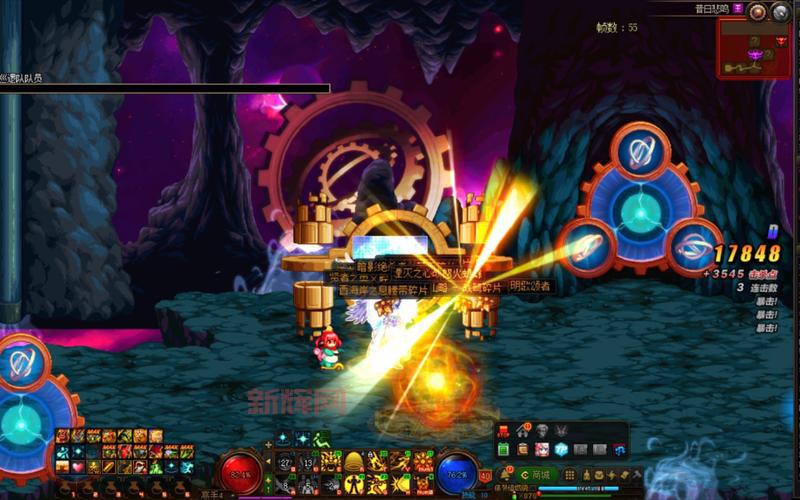Activate the skill showing cooldown 13
This screenshot has height=500, width=800.
click(307, 461)
